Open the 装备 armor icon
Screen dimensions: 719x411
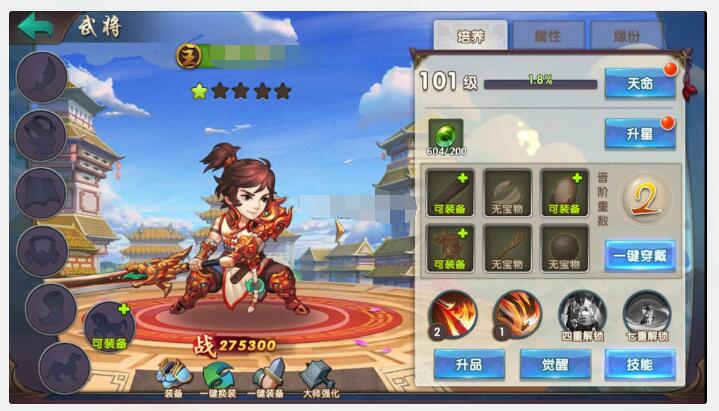coord(173,376)
